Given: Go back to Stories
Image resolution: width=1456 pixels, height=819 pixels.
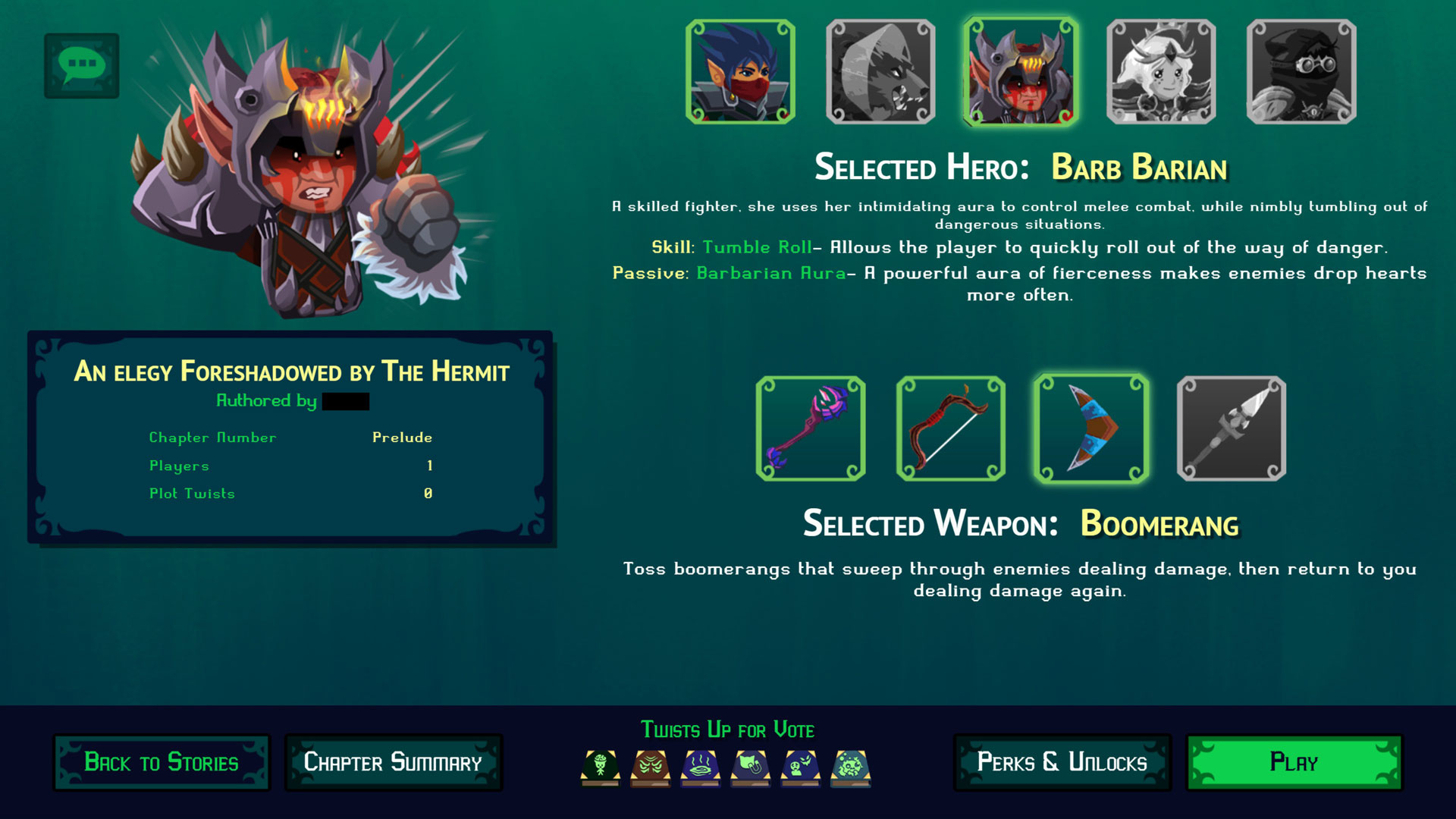Looking at the screenshot, I should (x=162, y=762).
